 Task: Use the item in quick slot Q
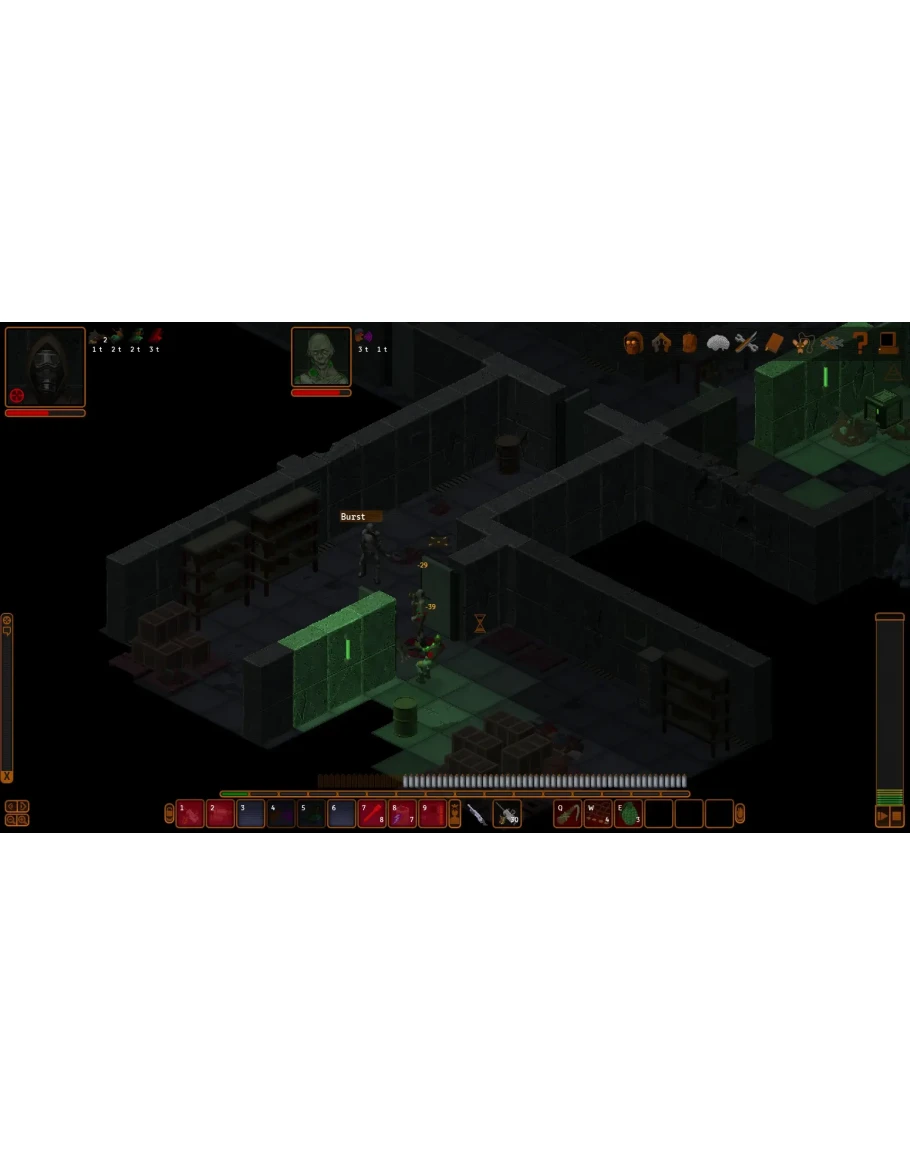click(x=568, y=814)
